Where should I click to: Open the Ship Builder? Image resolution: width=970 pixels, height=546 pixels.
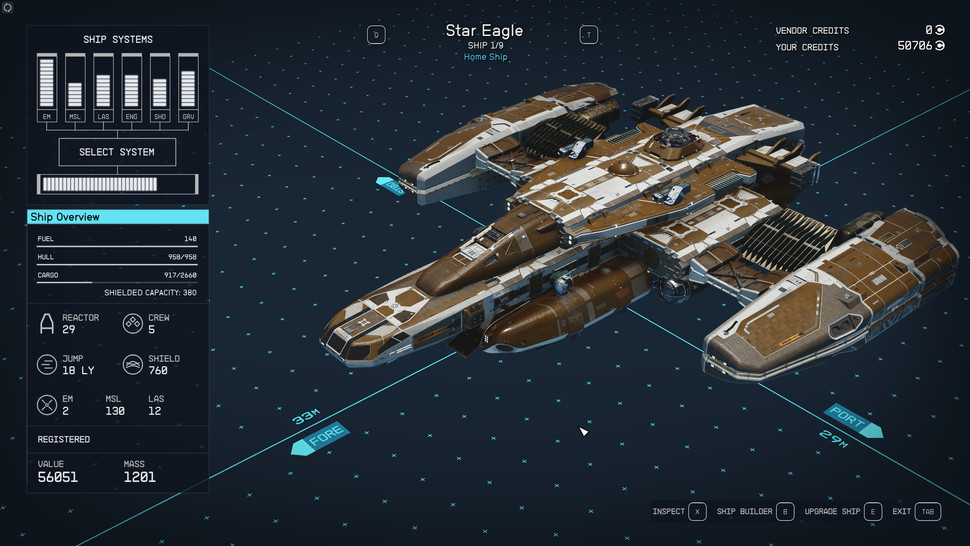[x=755, y=512]
